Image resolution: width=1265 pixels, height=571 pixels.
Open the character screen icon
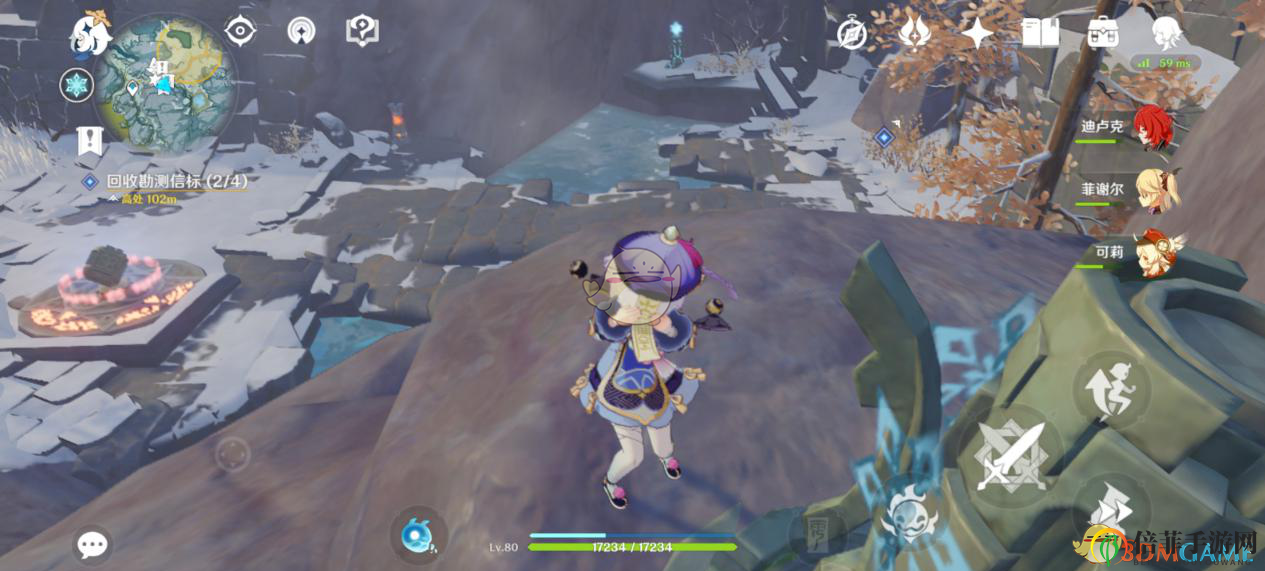[1166, 34]
